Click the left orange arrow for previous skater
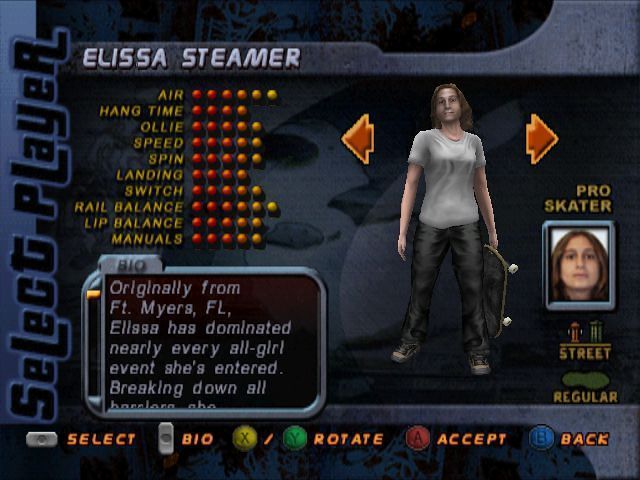 pos(358,138)
